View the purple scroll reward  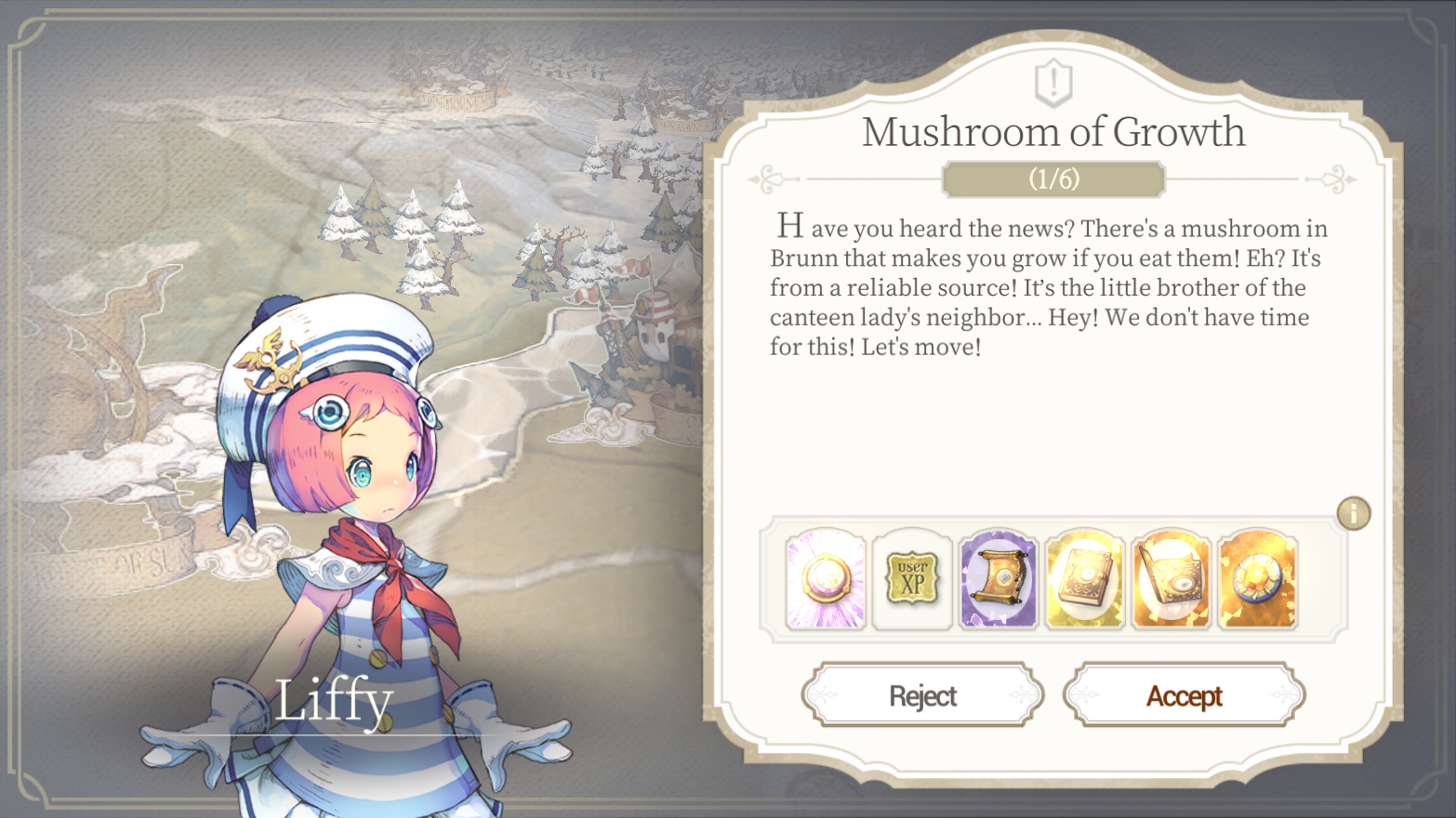tap(999, 579)
